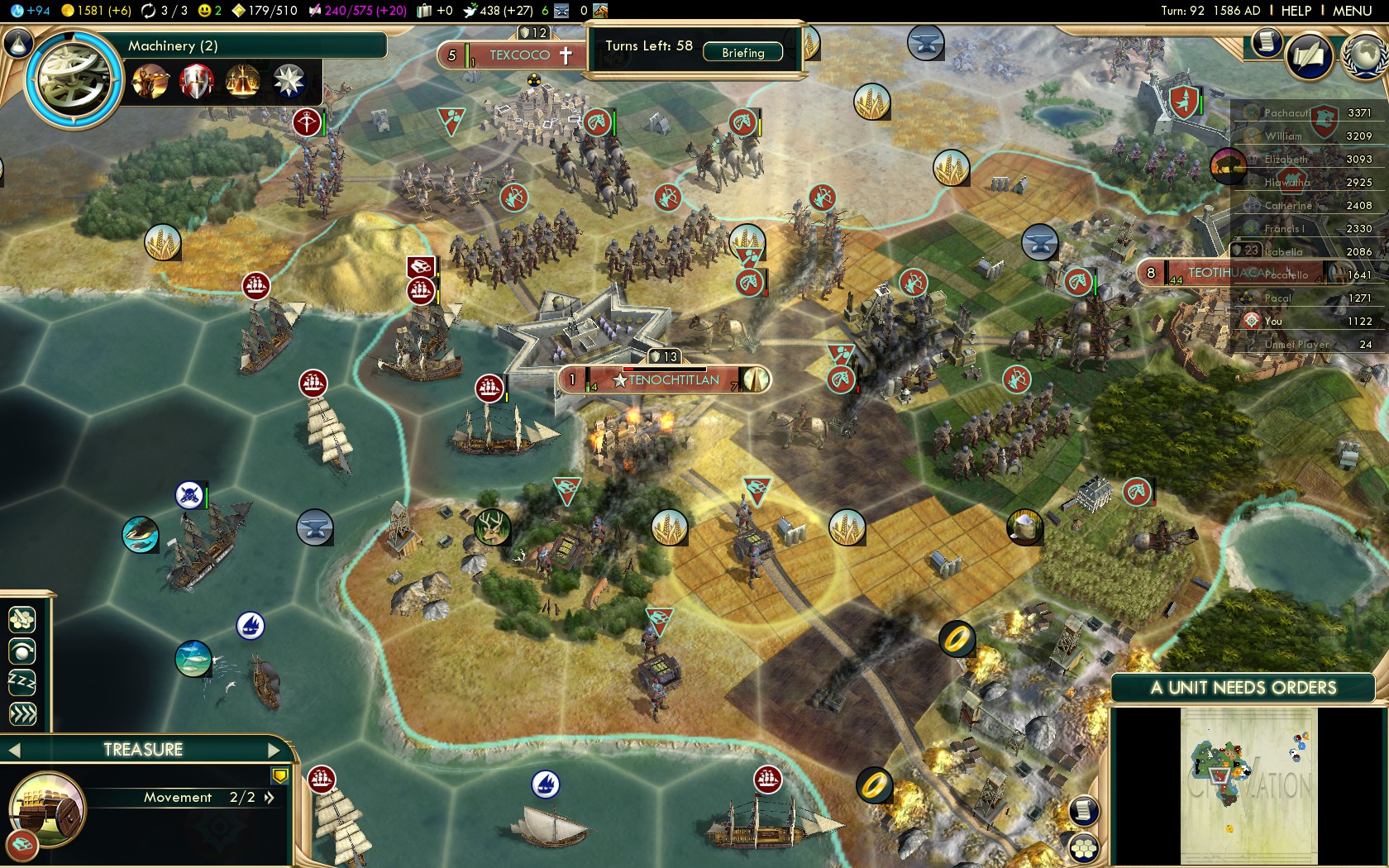Cycle to the next unit arrow

tap(274, 751)
